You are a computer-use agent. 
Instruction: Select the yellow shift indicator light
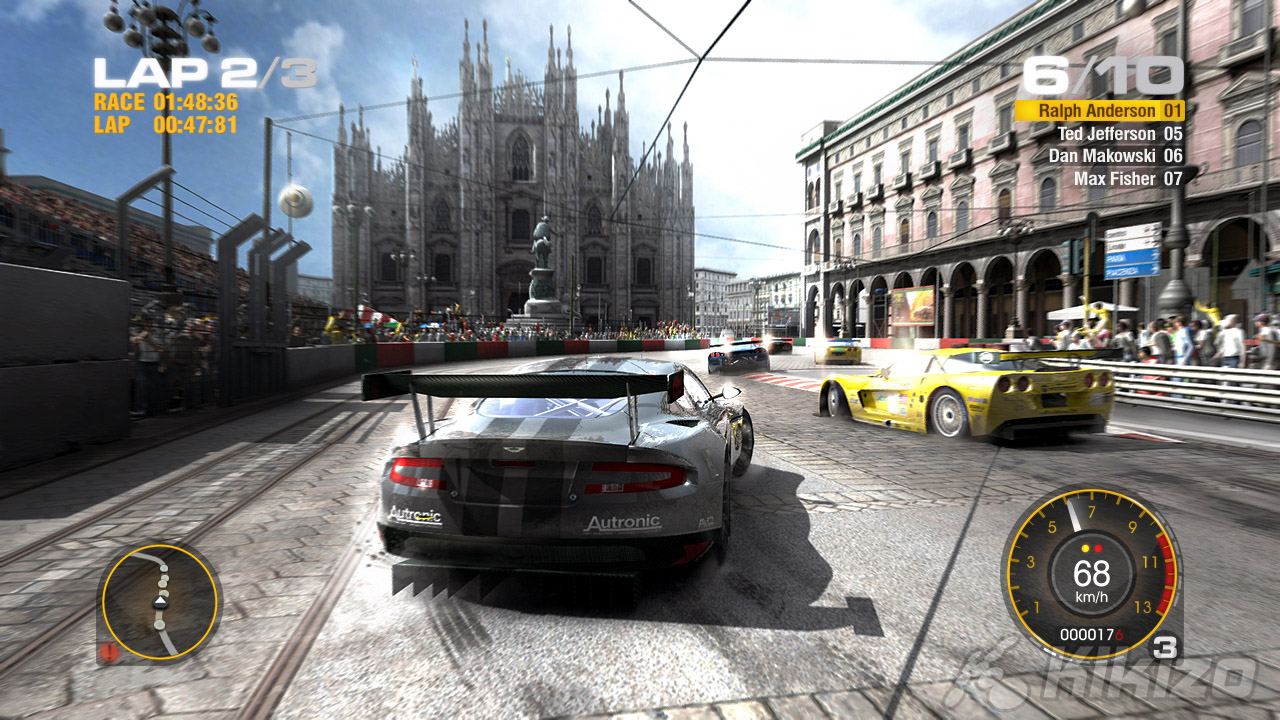coord(1085,547)
